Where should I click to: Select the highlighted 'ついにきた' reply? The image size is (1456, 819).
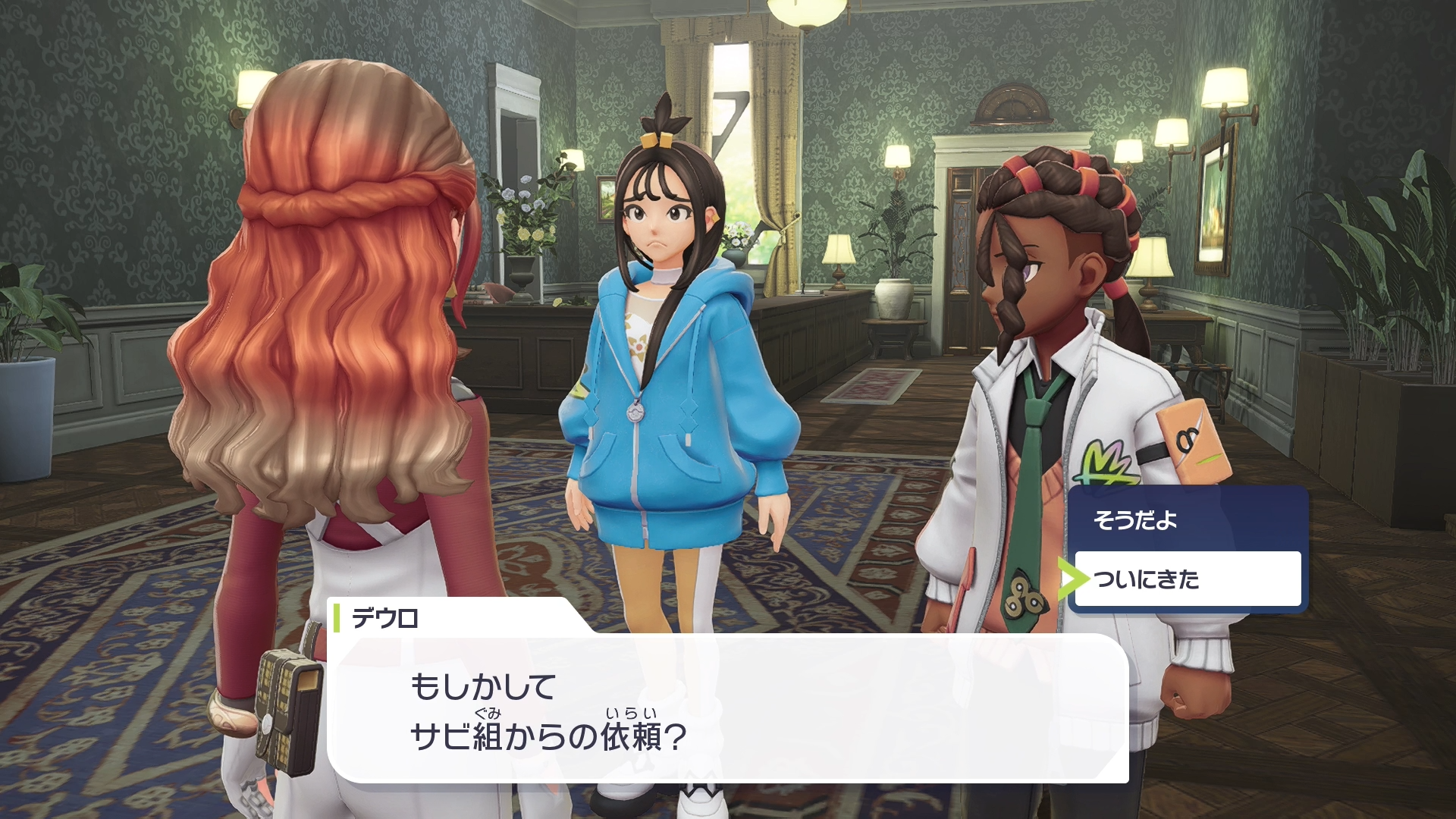pos(1188,579)
